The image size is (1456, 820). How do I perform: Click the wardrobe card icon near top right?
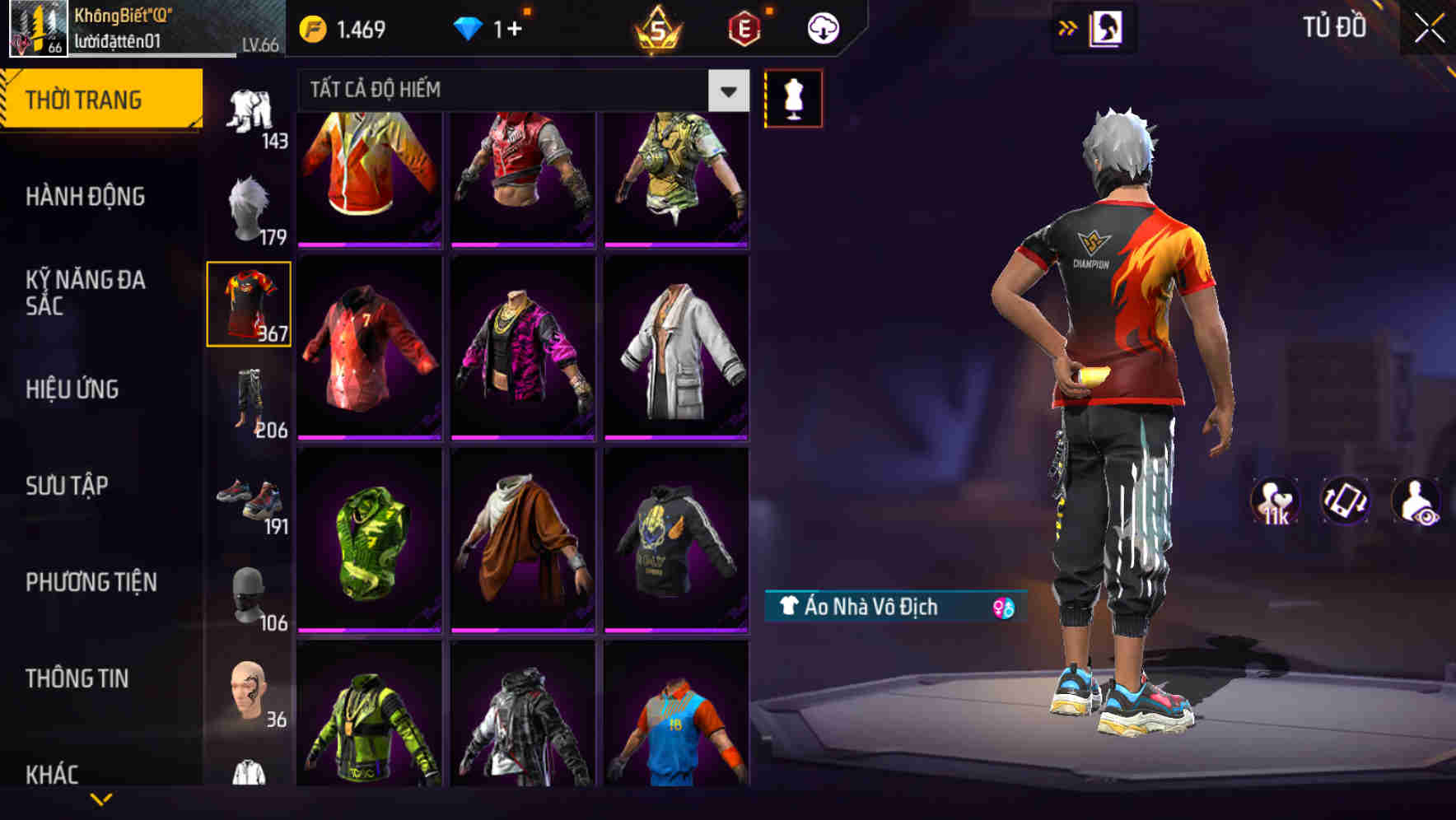(1107, 27)
